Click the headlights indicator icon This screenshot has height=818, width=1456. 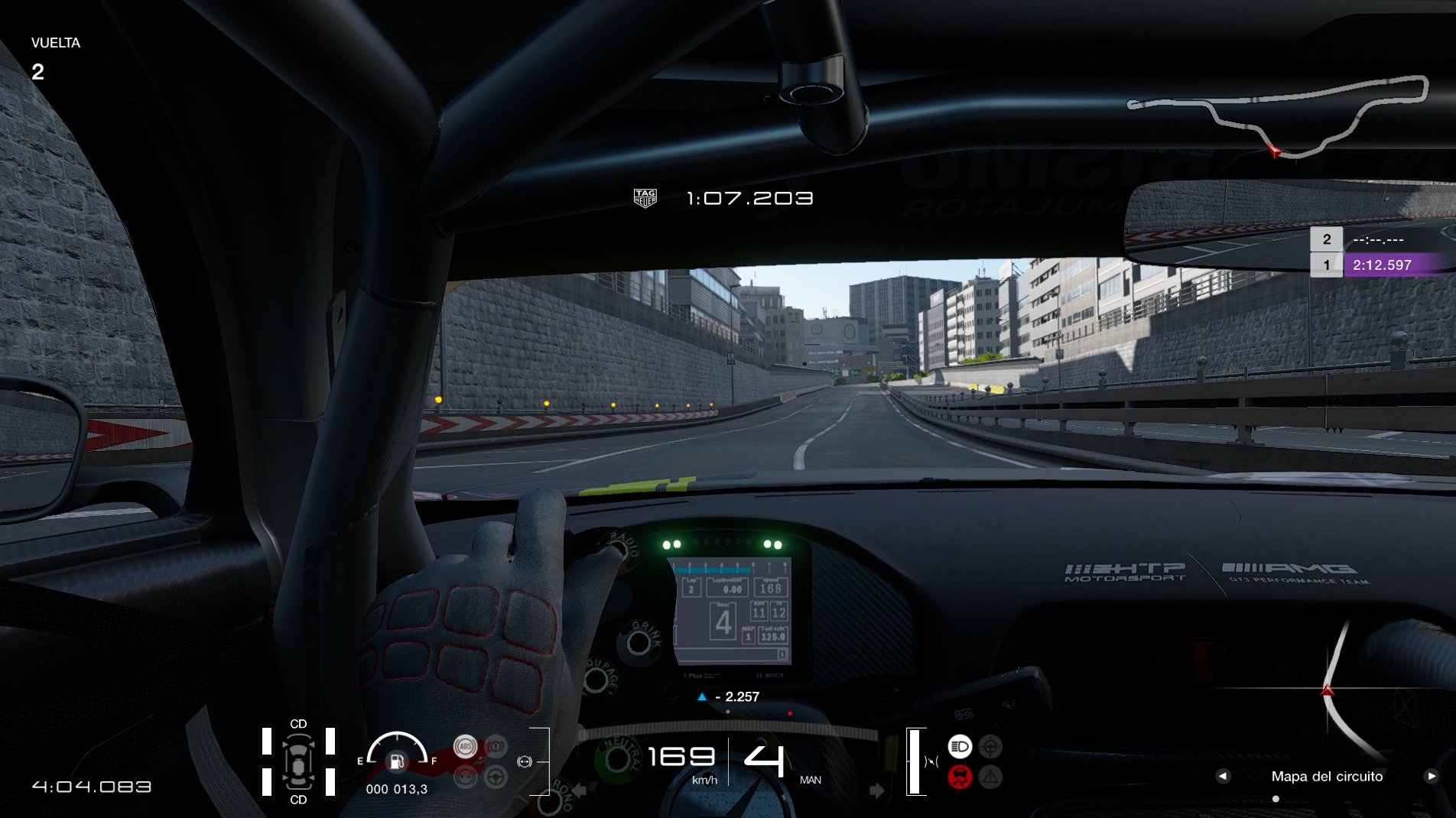pyautogui.click(x=960, y=746)
